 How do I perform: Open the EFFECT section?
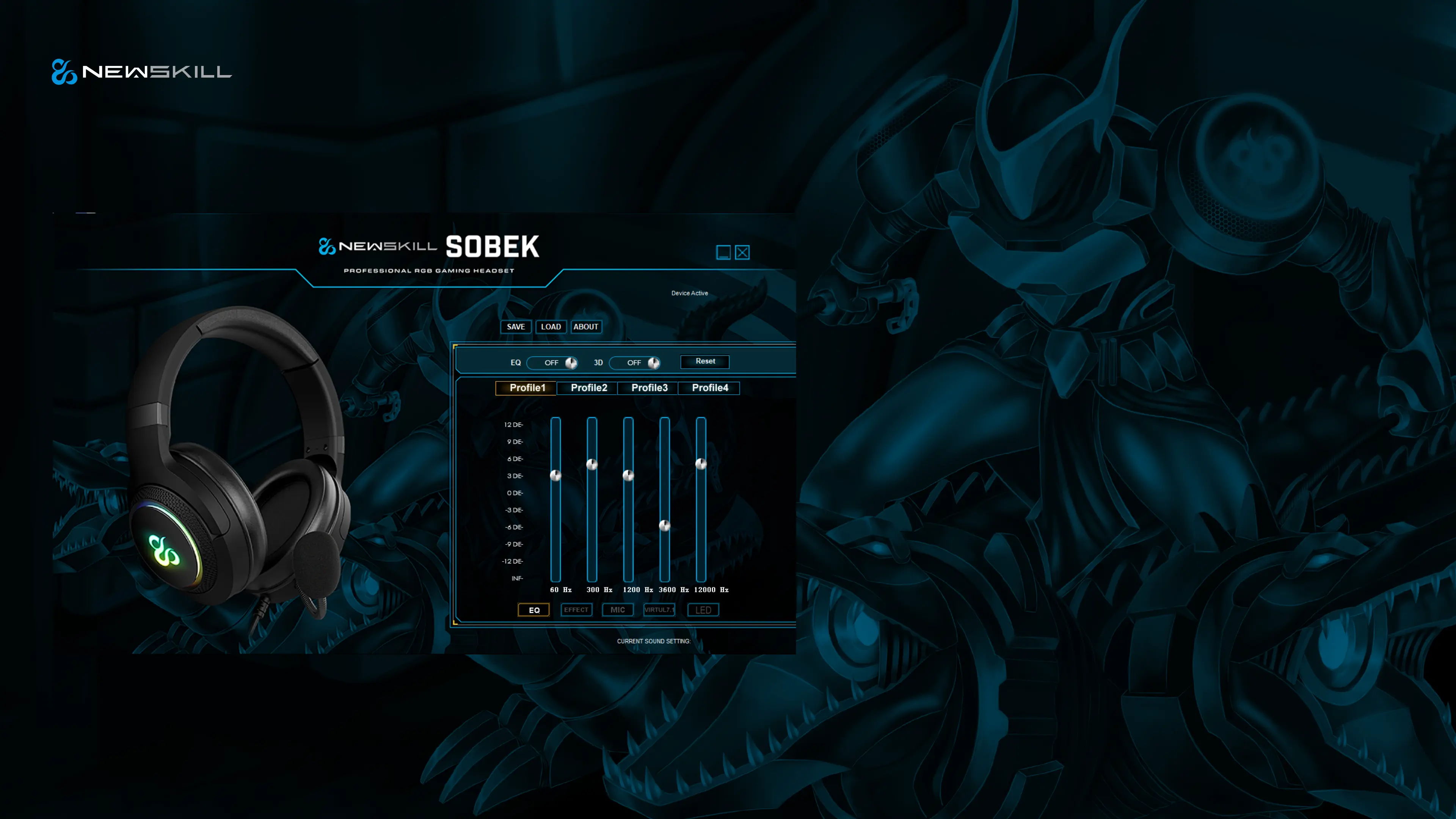[x=576, y=610]
